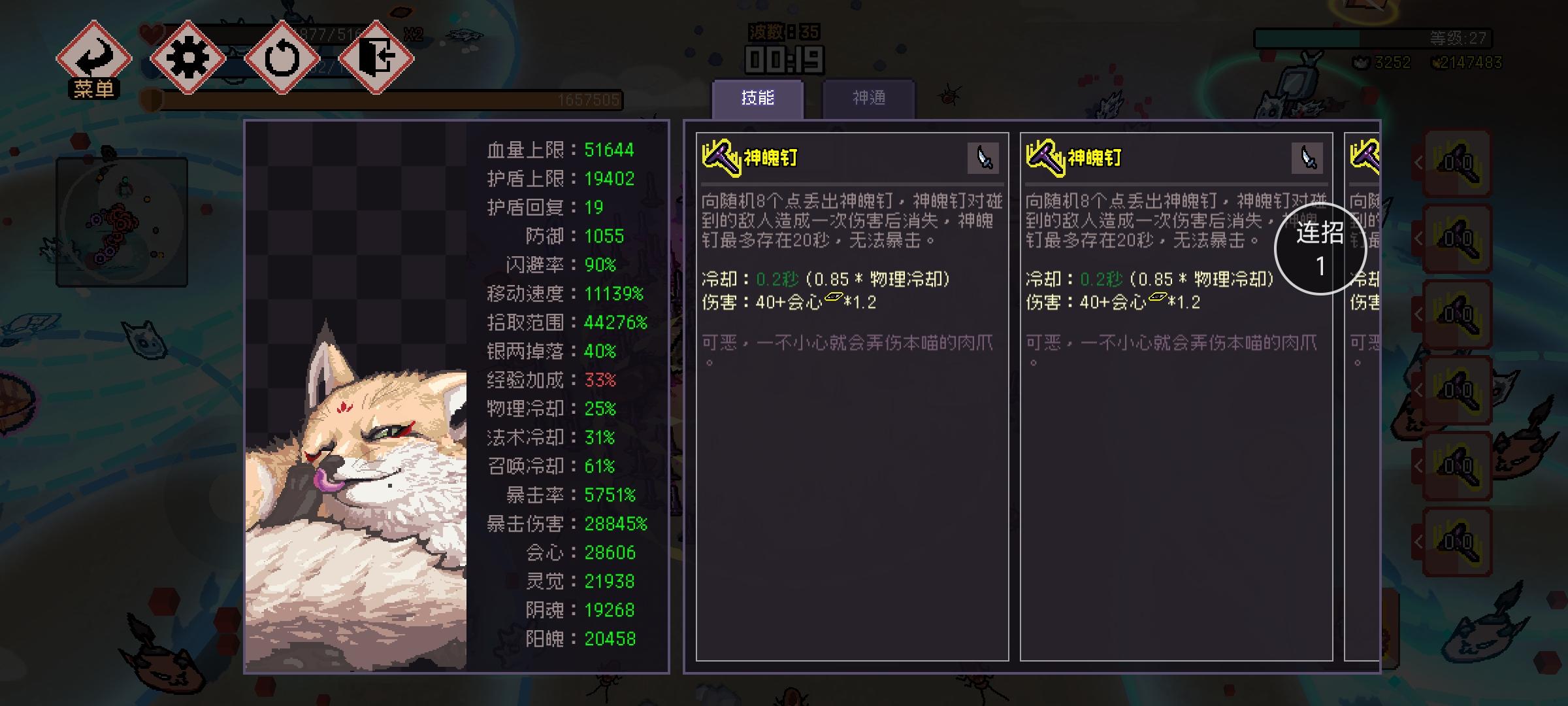Screen dimensions: 1568x706
Task: Click the circular restart icon
Action: (x=282, y=59)
